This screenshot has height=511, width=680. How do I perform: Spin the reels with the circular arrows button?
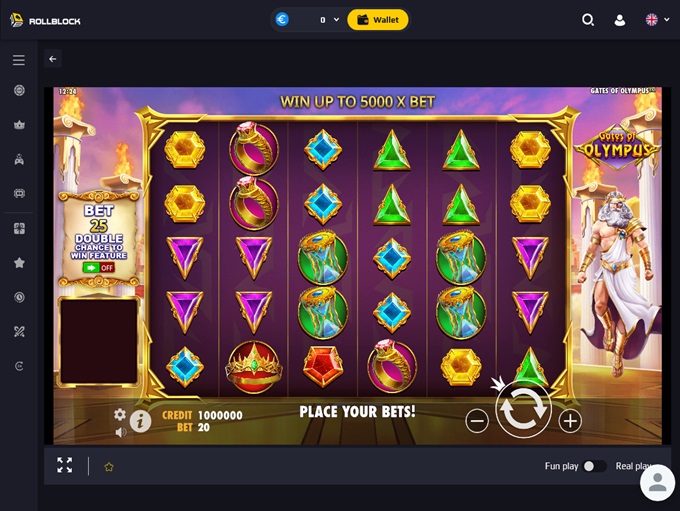tap(524, 409)
